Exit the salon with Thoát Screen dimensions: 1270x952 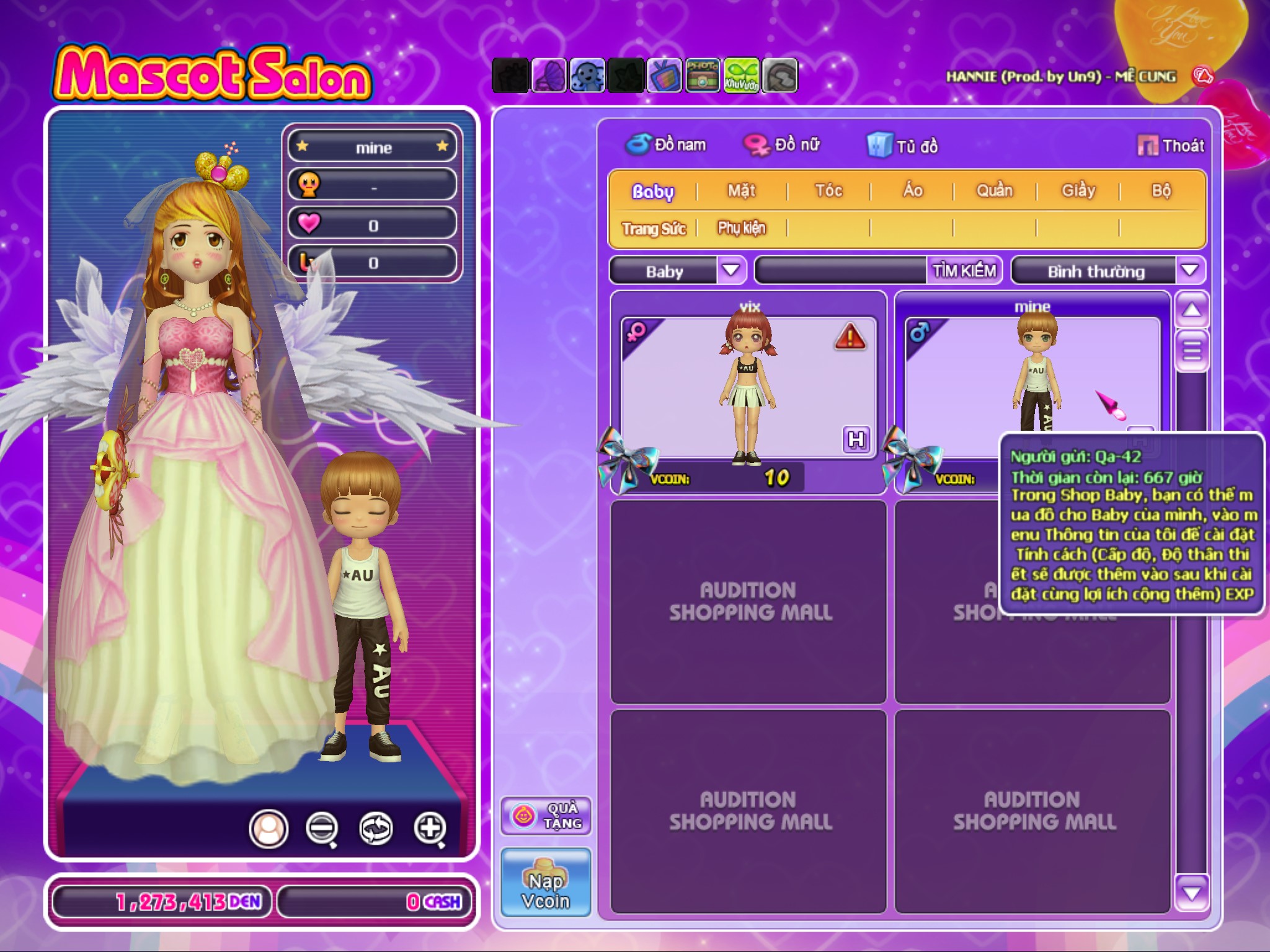(x=1171, y=146)
